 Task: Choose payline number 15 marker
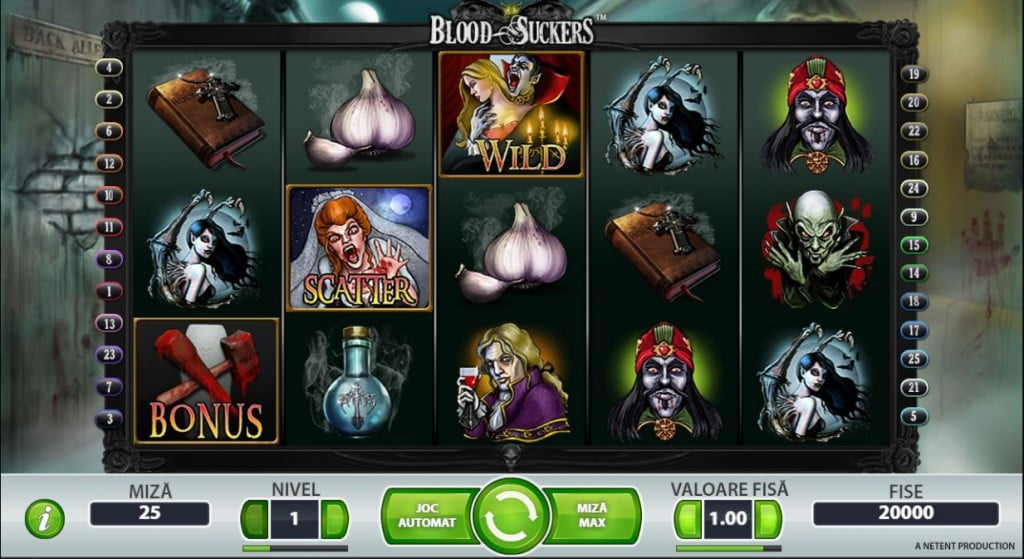(913, 244)
